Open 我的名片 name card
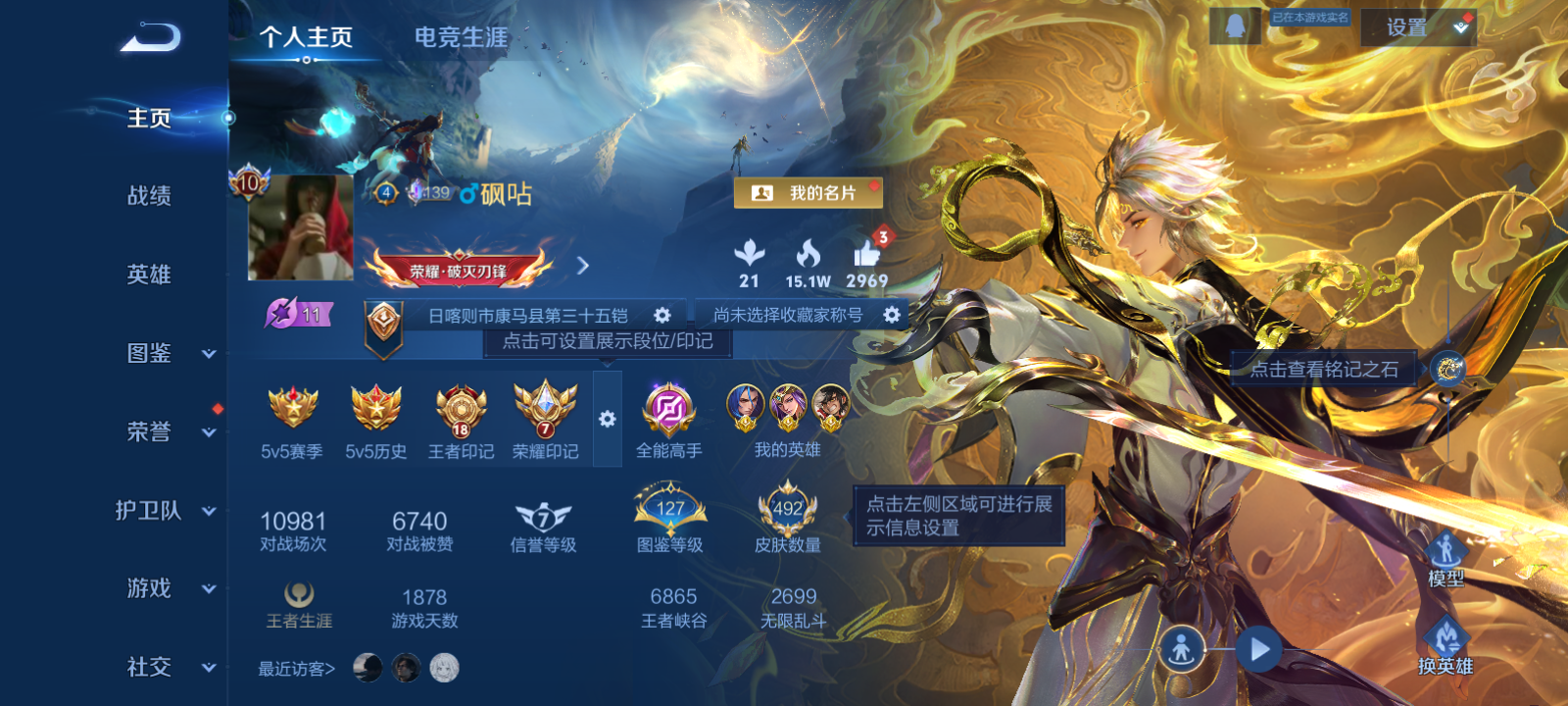The width and height of the screenshot is (1568, 706). click(808, 192)
